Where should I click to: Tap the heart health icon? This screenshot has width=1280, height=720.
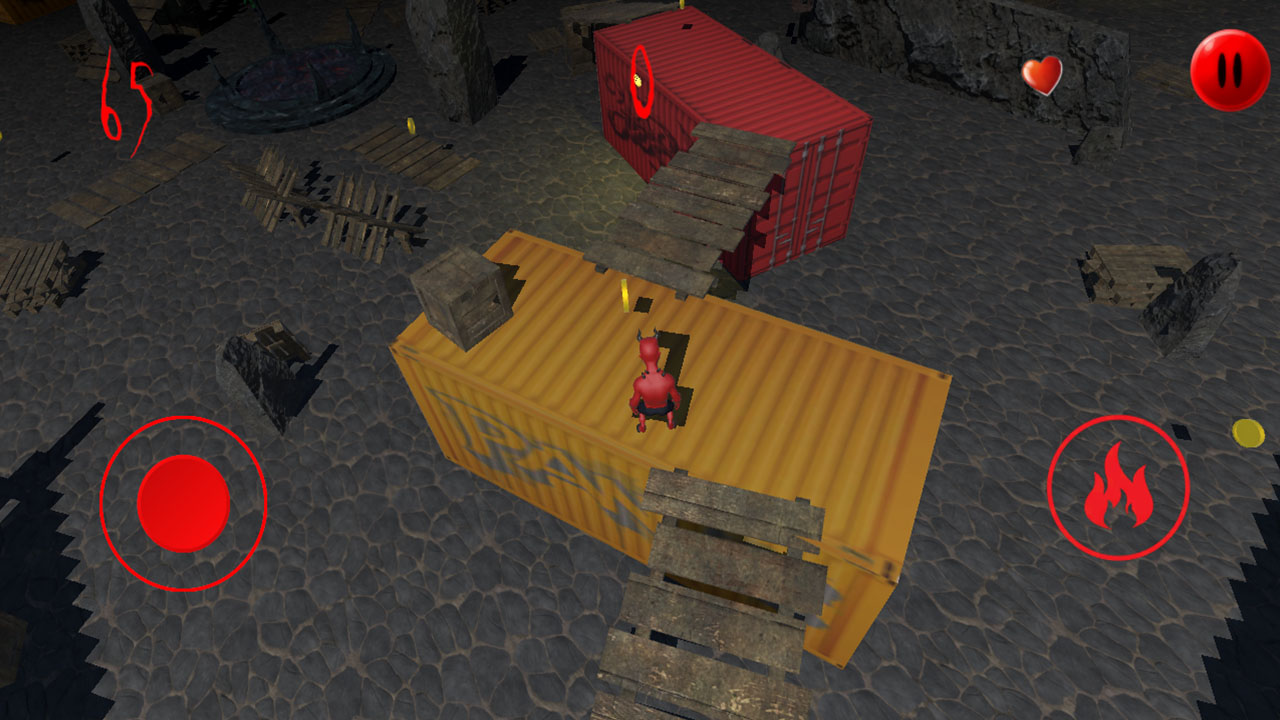pyautogui.click(x=1040, y=74)
